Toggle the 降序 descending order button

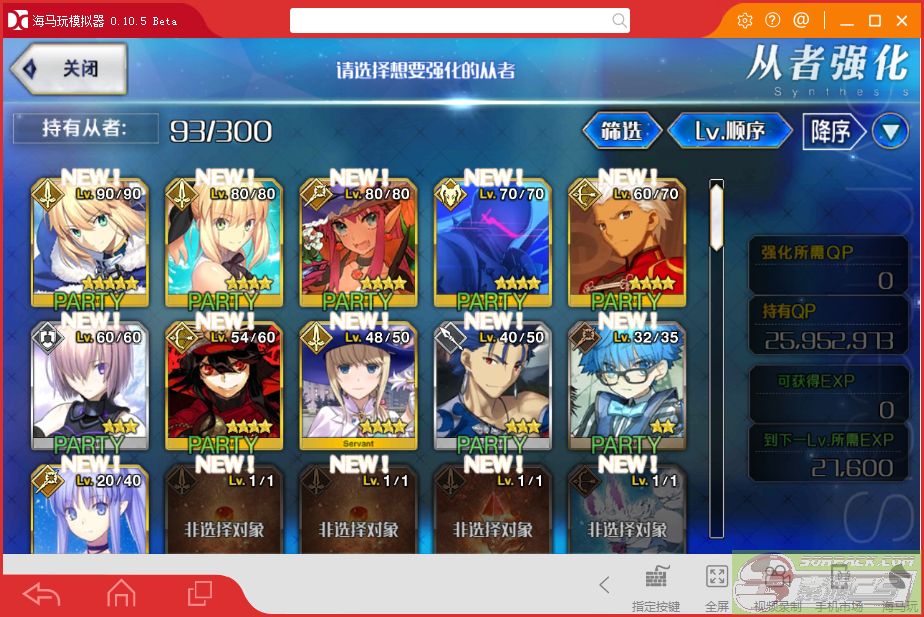point(830,131)
